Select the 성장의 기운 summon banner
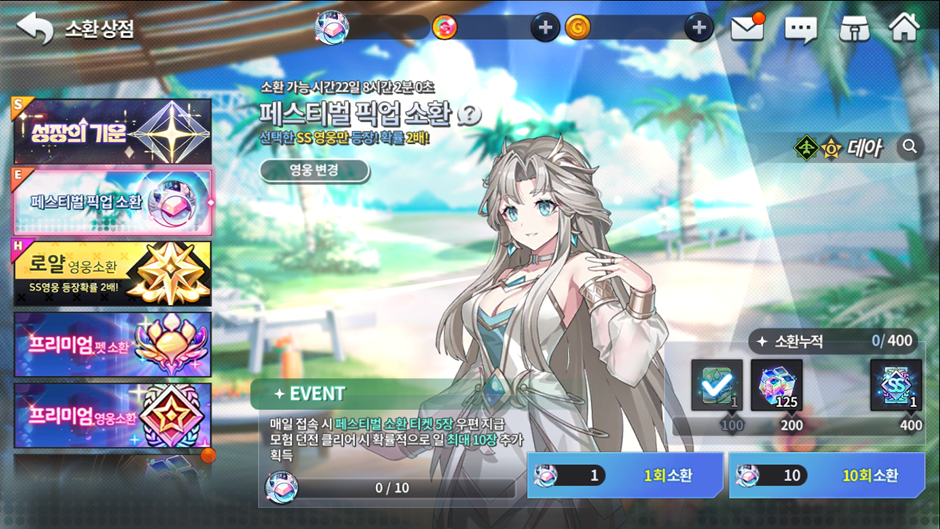Viewport: 940px width, 529px height. (112, 132)
